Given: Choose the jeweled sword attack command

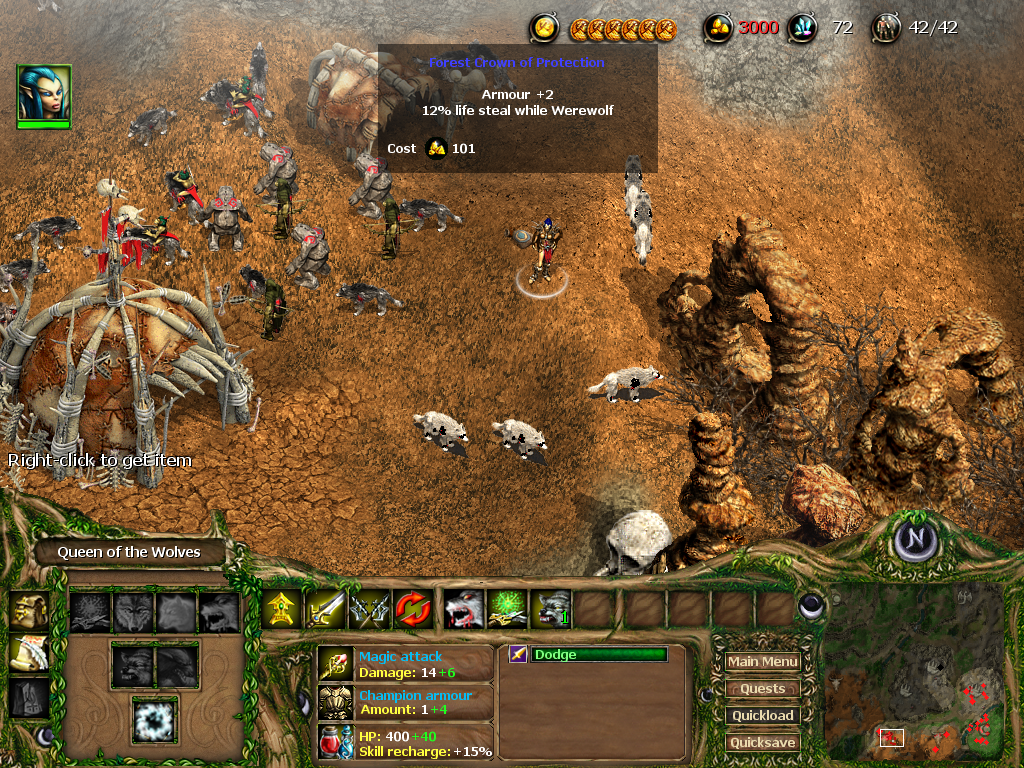Looking at the screenshot, I should (x=326, y=609).
